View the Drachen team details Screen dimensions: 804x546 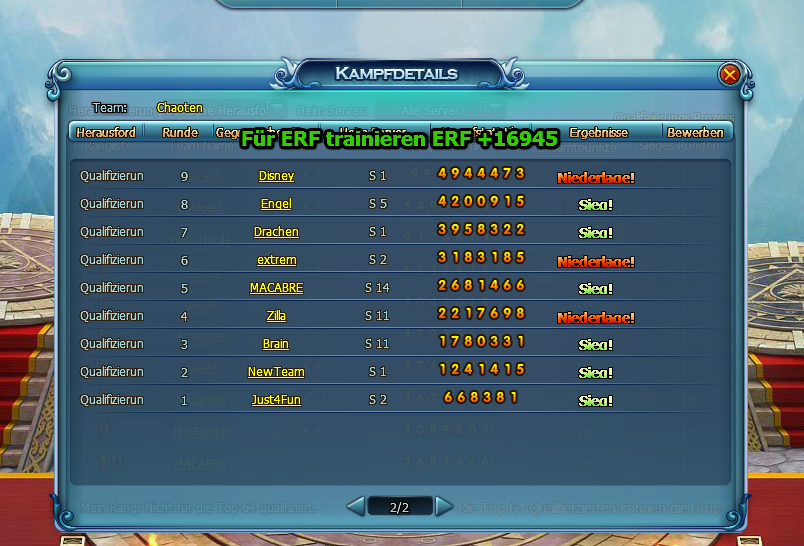click(276, 232)
